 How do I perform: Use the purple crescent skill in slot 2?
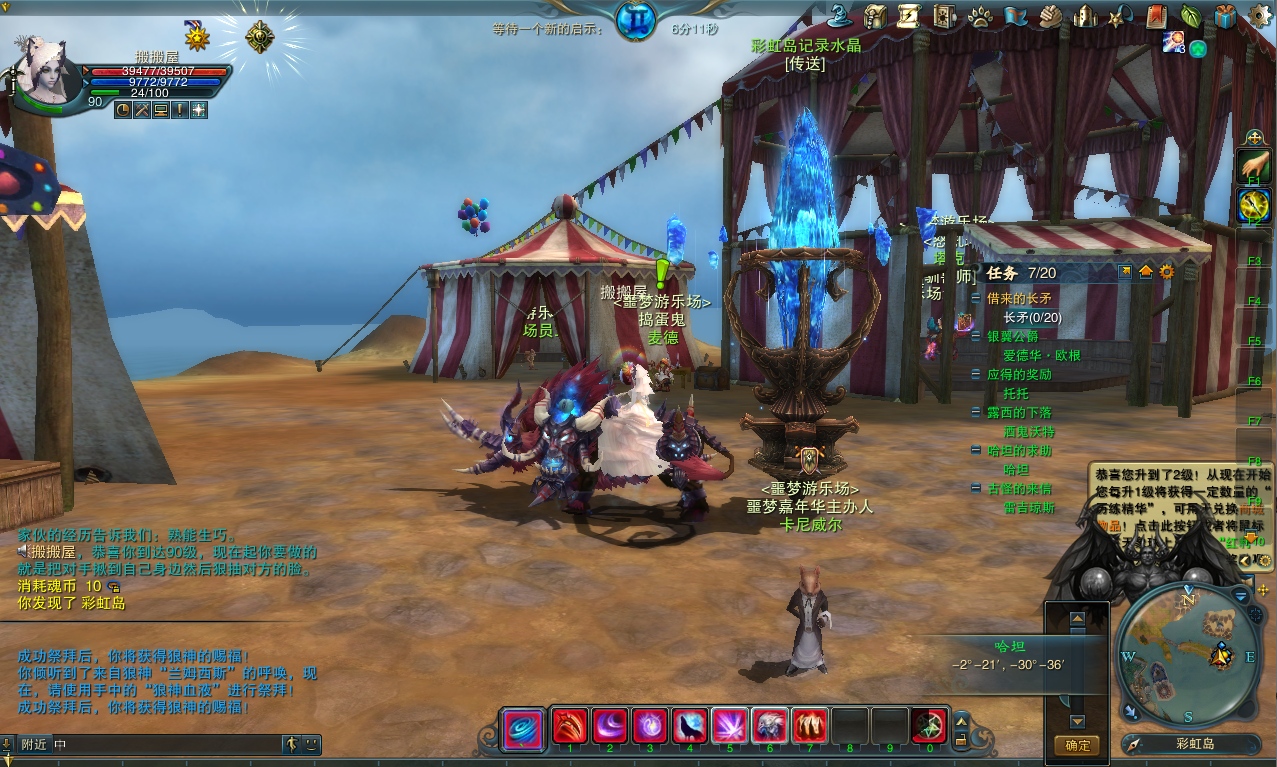(610, 725)
